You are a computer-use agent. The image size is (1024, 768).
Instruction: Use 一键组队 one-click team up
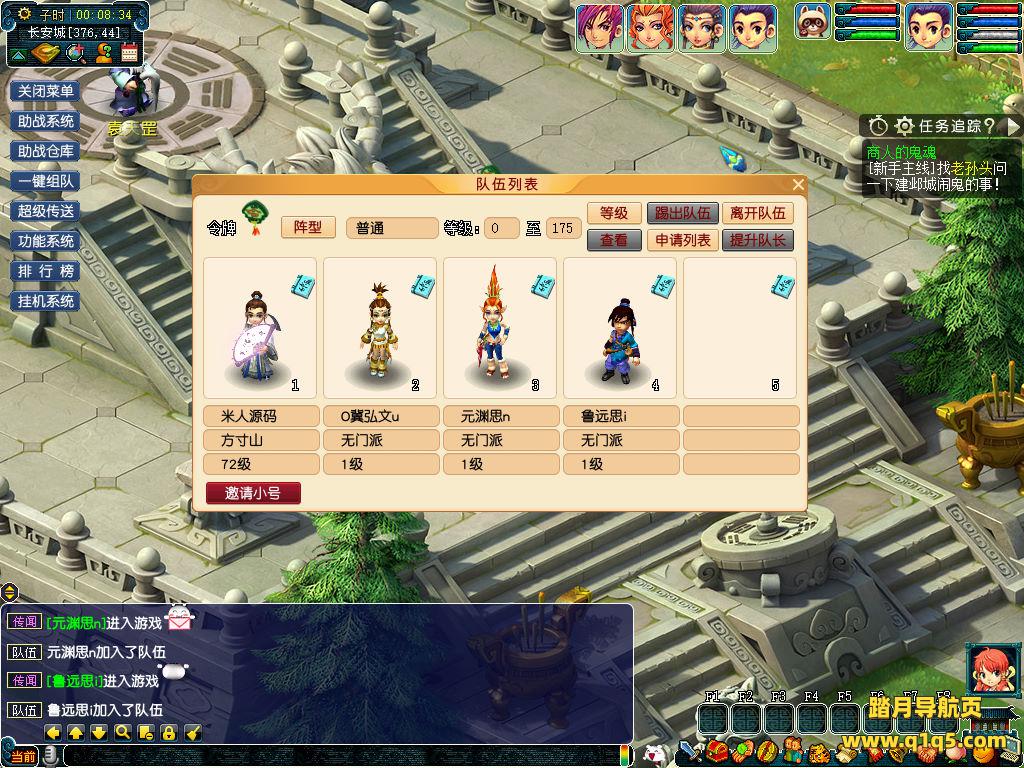46,181
